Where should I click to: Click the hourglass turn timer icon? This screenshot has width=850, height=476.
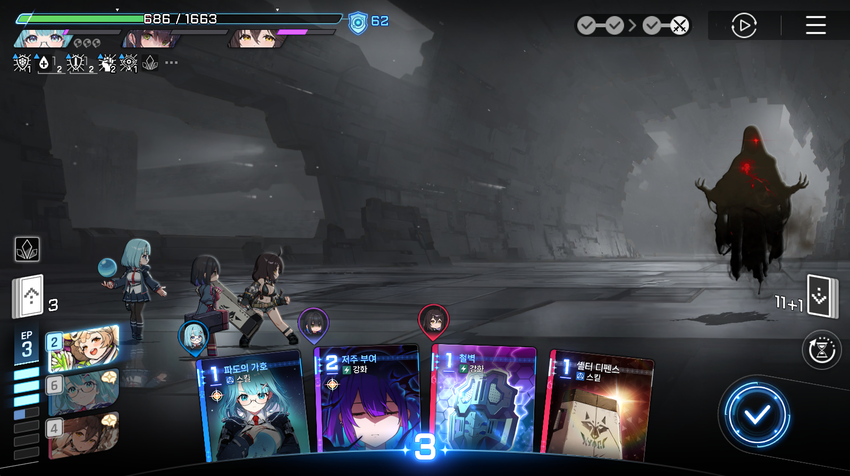pyautogui.click(x=822, y=350)
